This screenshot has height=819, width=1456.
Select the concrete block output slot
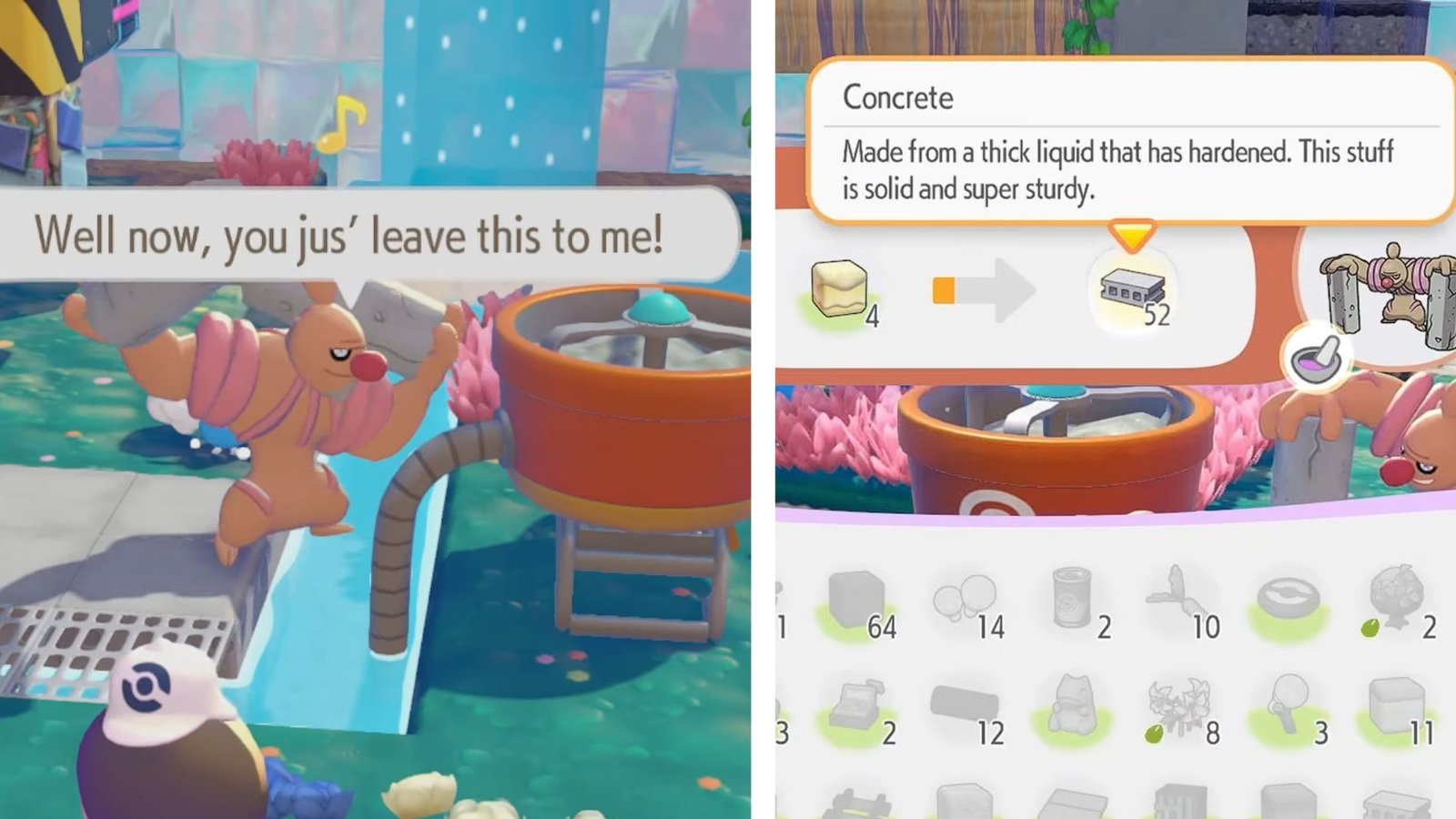pyautogui.click(x=1132, y=292)
